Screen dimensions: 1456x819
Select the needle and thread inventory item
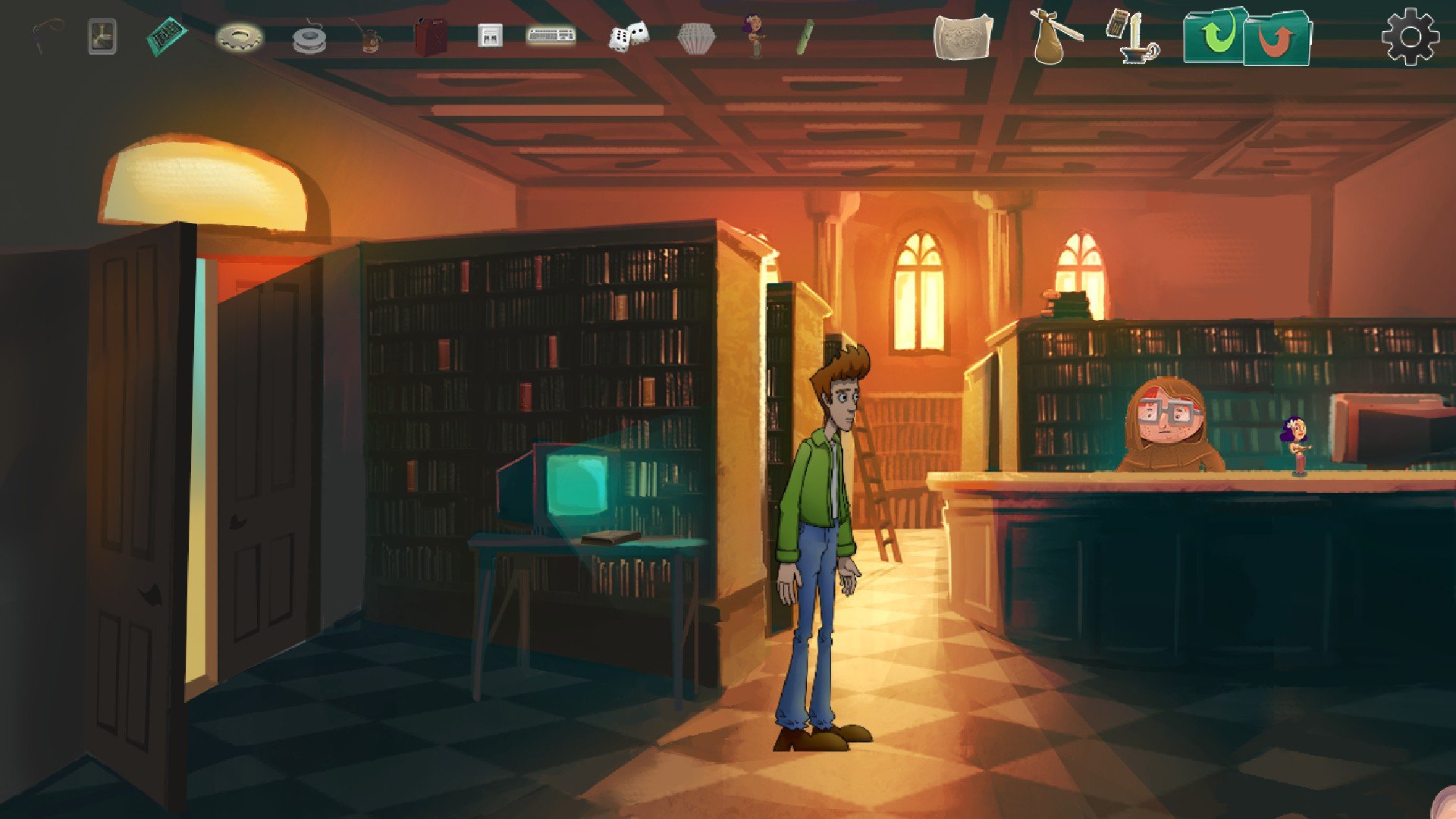point(47,36)
